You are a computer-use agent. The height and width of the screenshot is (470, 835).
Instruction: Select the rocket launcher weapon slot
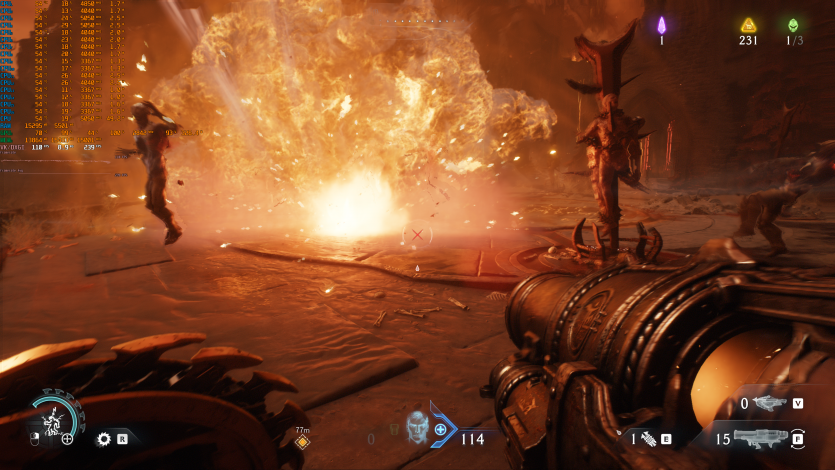(762, 438)
